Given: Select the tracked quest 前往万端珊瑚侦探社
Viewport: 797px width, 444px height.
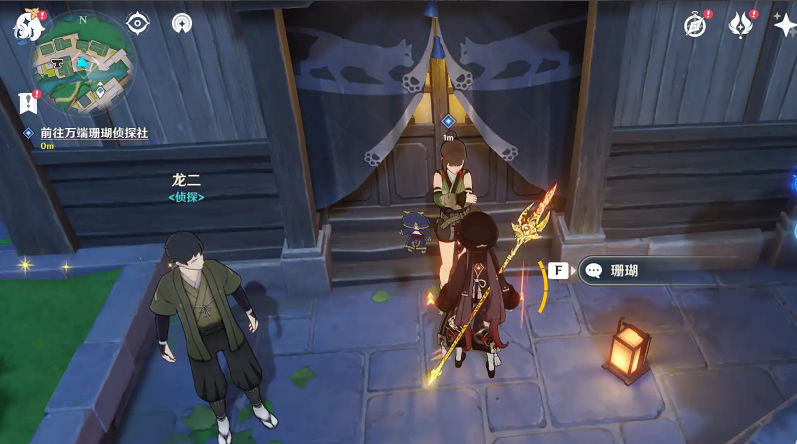Looking at the screenshot, I should [x=93, y=133].
